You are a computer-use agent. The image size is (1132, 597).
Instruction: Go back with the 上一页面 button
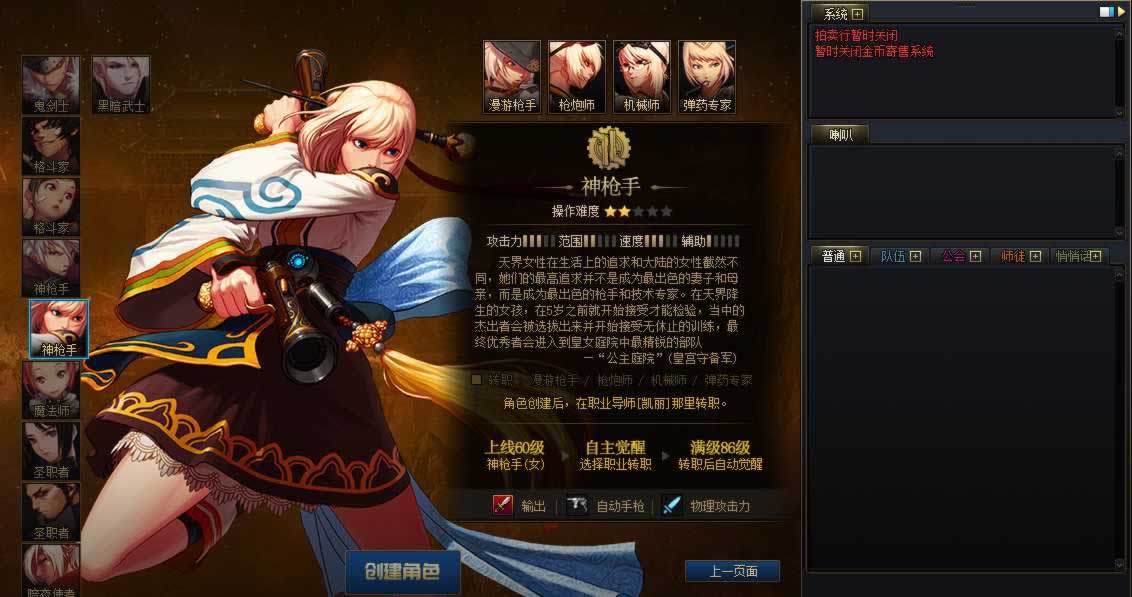coord(732,571)
